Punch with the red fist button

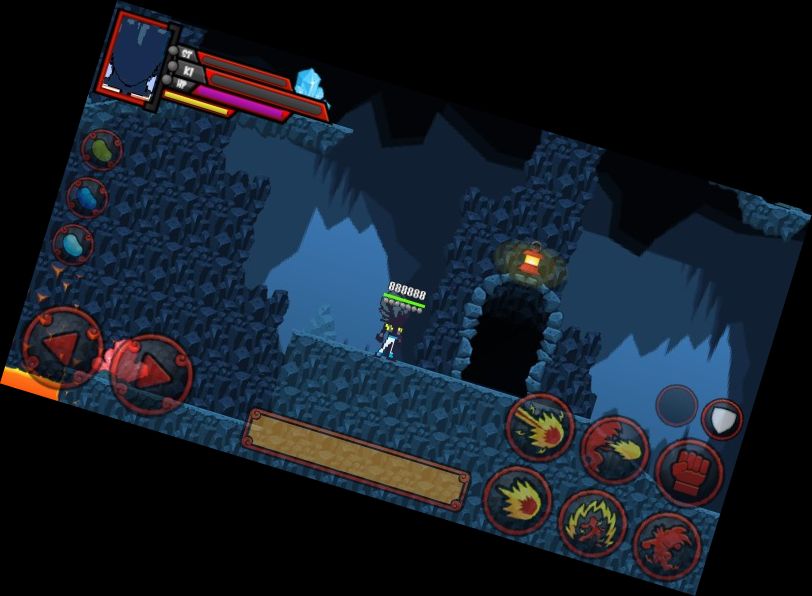coord(689,471)
